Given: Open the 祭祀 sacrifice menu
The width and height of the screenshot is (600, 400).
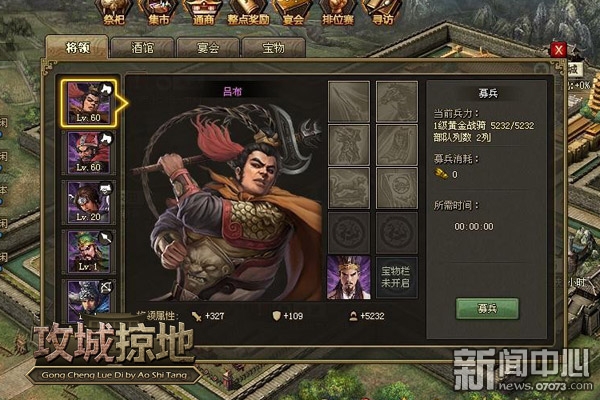Looking at the screenshot, I should pyautogui.click(x=116, y=12).
